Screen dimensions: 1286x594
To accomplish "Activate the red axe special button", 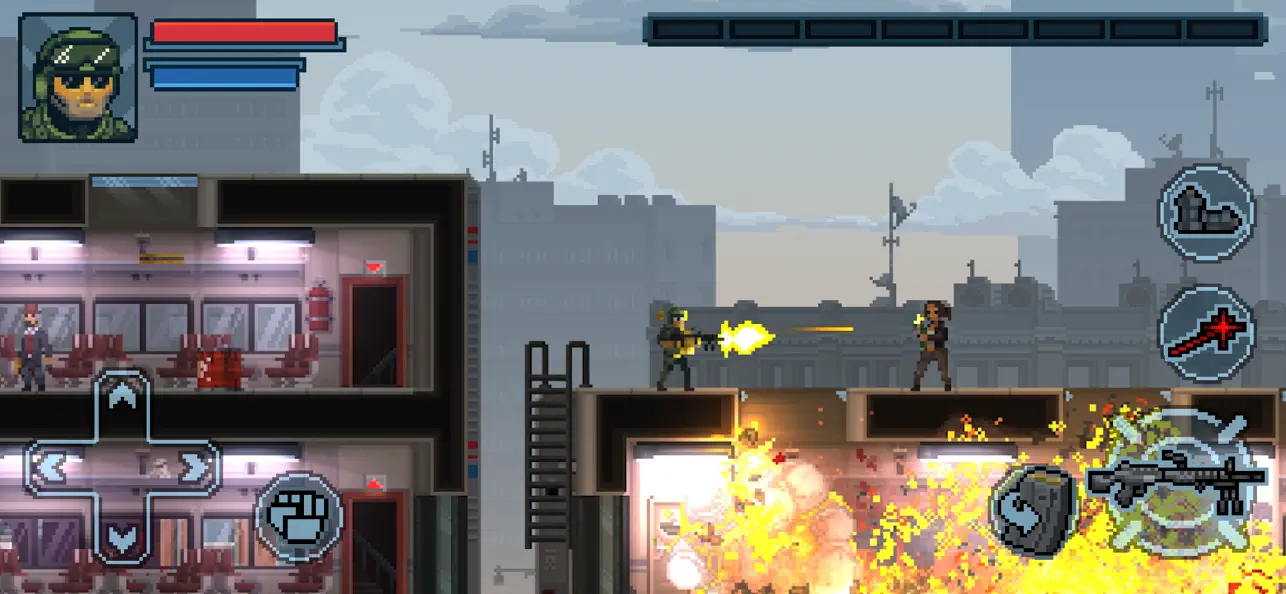I will (x=1206, y=334).
